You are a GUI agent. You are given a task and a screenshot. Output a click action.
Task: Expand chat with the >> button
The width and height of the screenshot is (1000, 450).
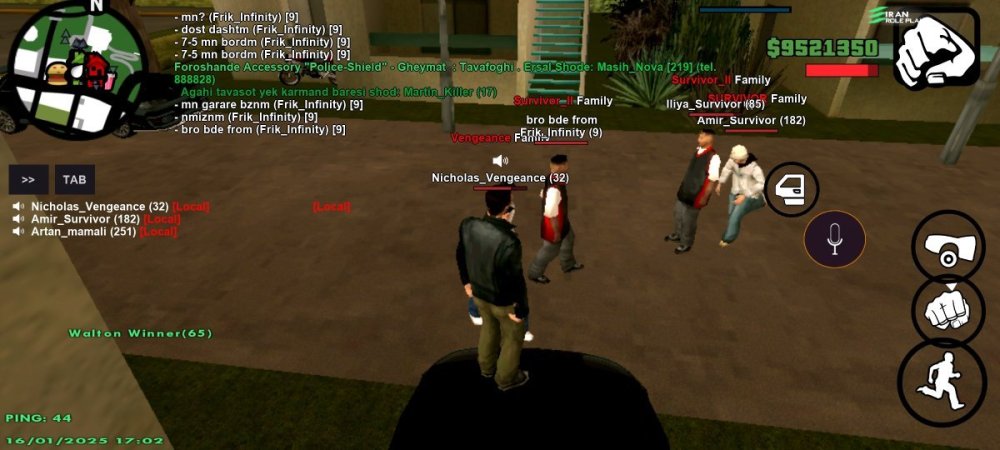[x=28, y=180]
